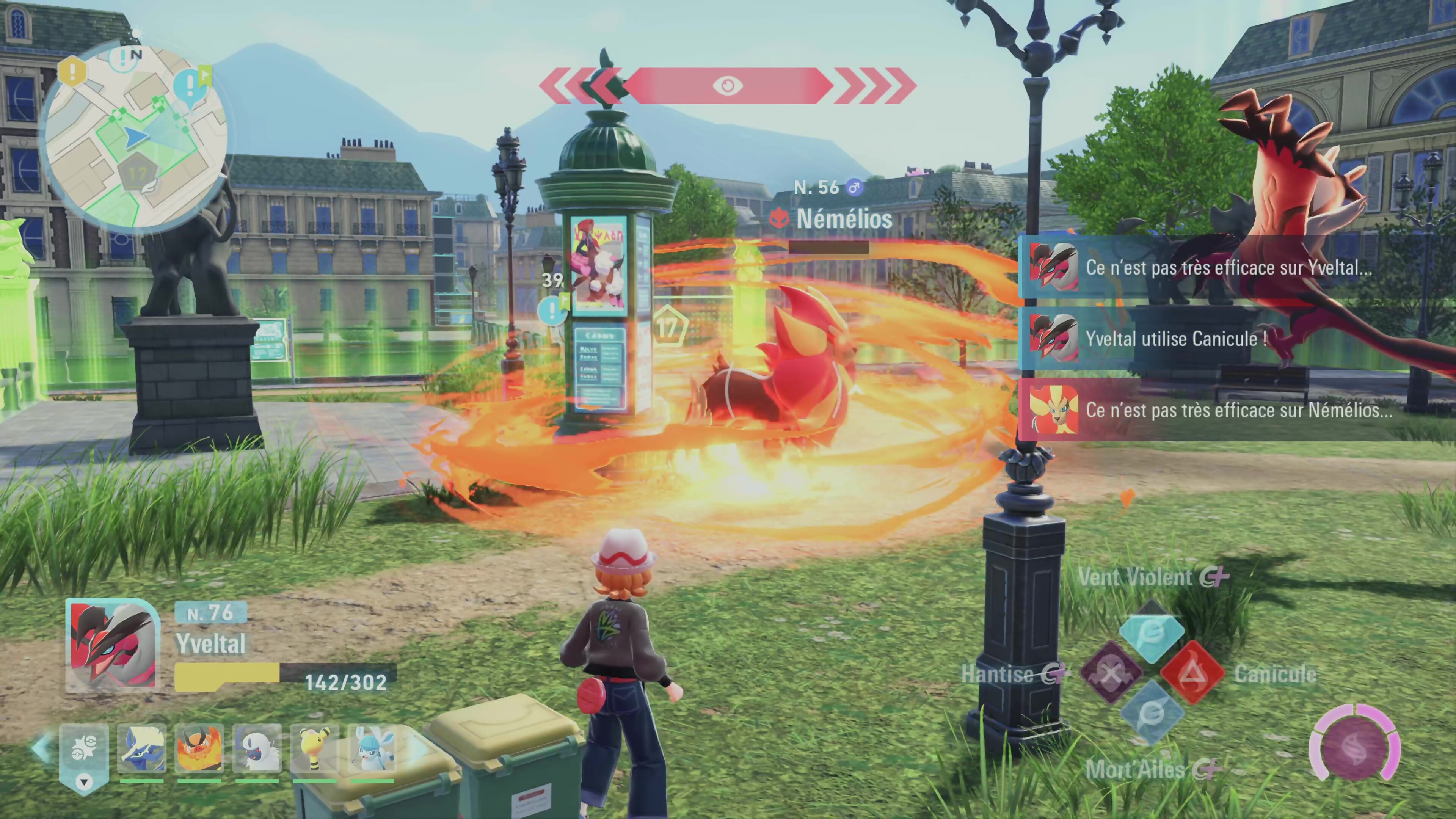Trigger the Canicule fire move
The image size is (1456, 819).
[x=1192, y=673]
